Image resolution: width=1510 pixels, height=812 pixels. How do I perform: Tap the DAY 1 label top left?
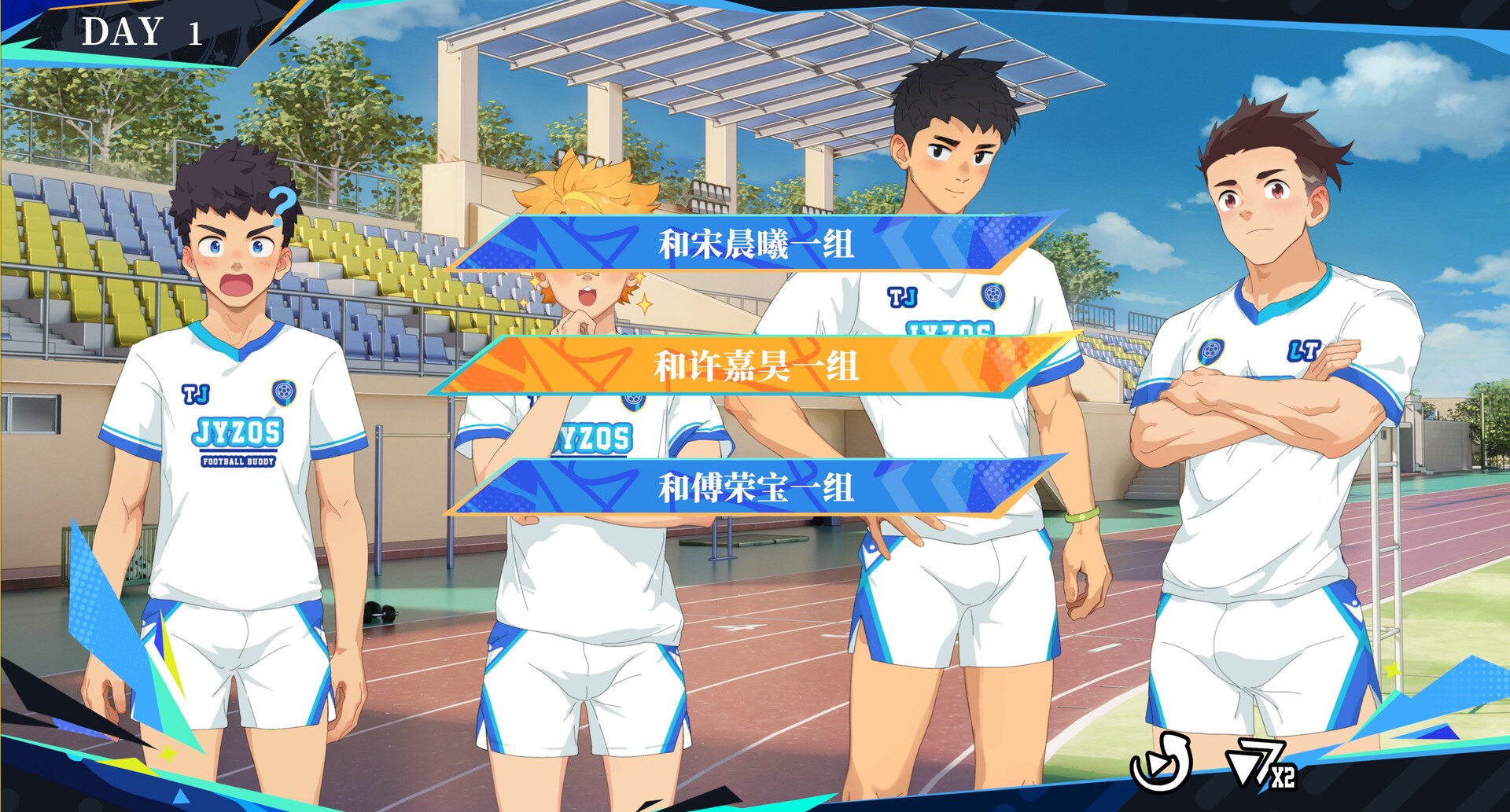pyautogui.click(x=142, y=31)
